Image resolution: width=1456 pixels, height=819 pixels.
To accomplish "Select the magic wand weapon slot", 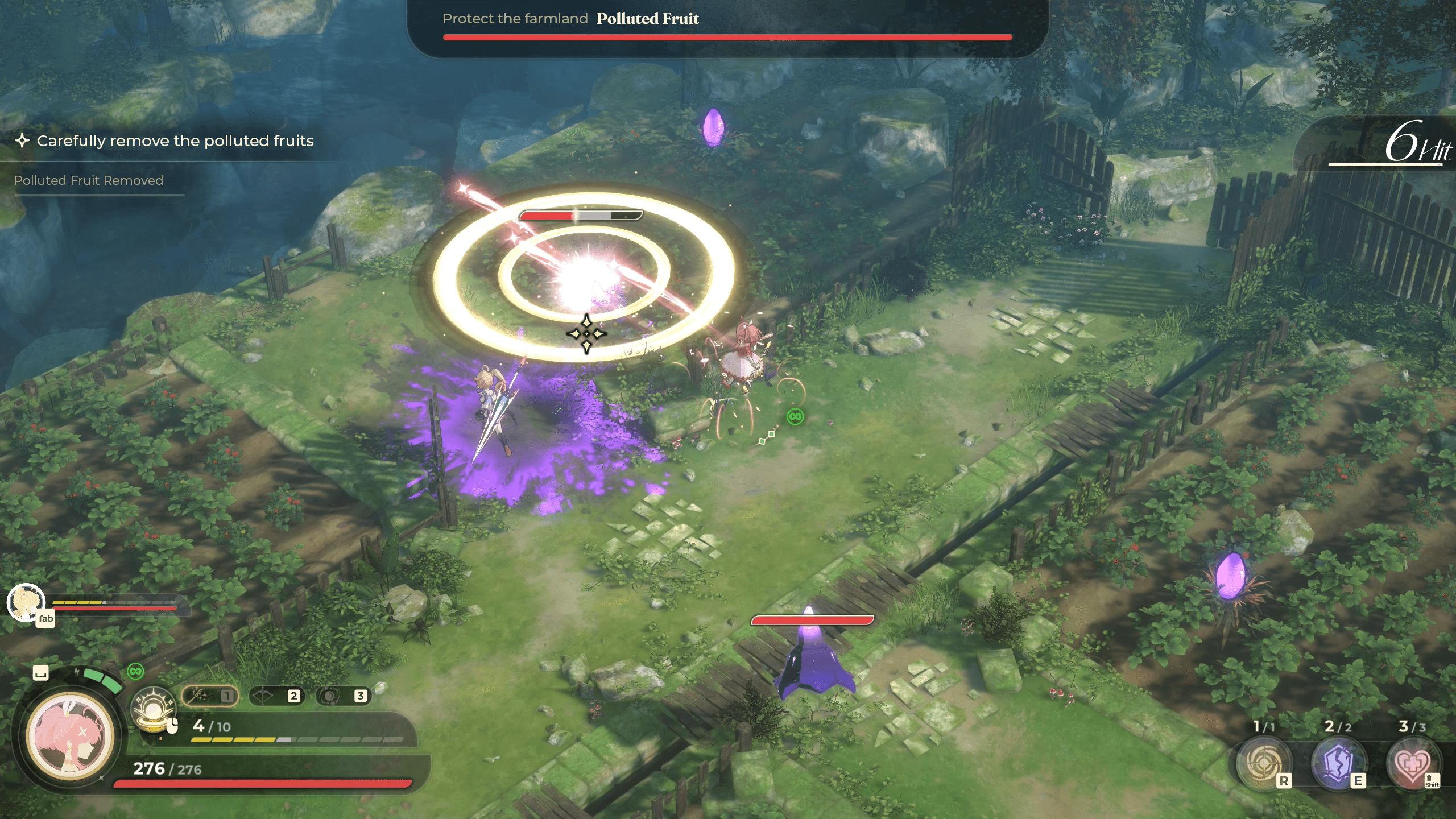I will 209,696.
